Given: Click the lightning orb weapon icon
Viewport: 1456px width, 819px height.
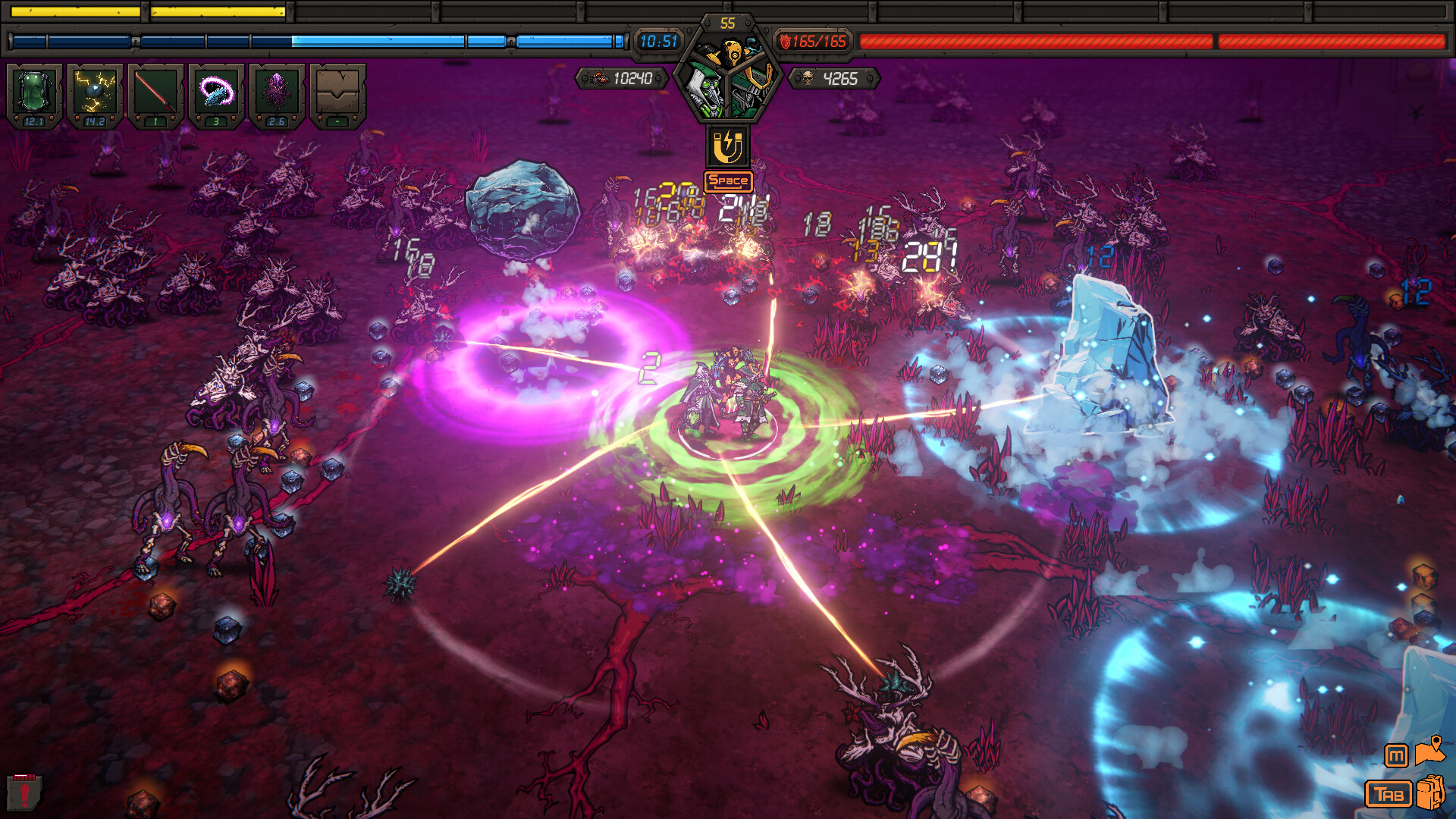Looking at the screenshot, I should coord(94,91).
